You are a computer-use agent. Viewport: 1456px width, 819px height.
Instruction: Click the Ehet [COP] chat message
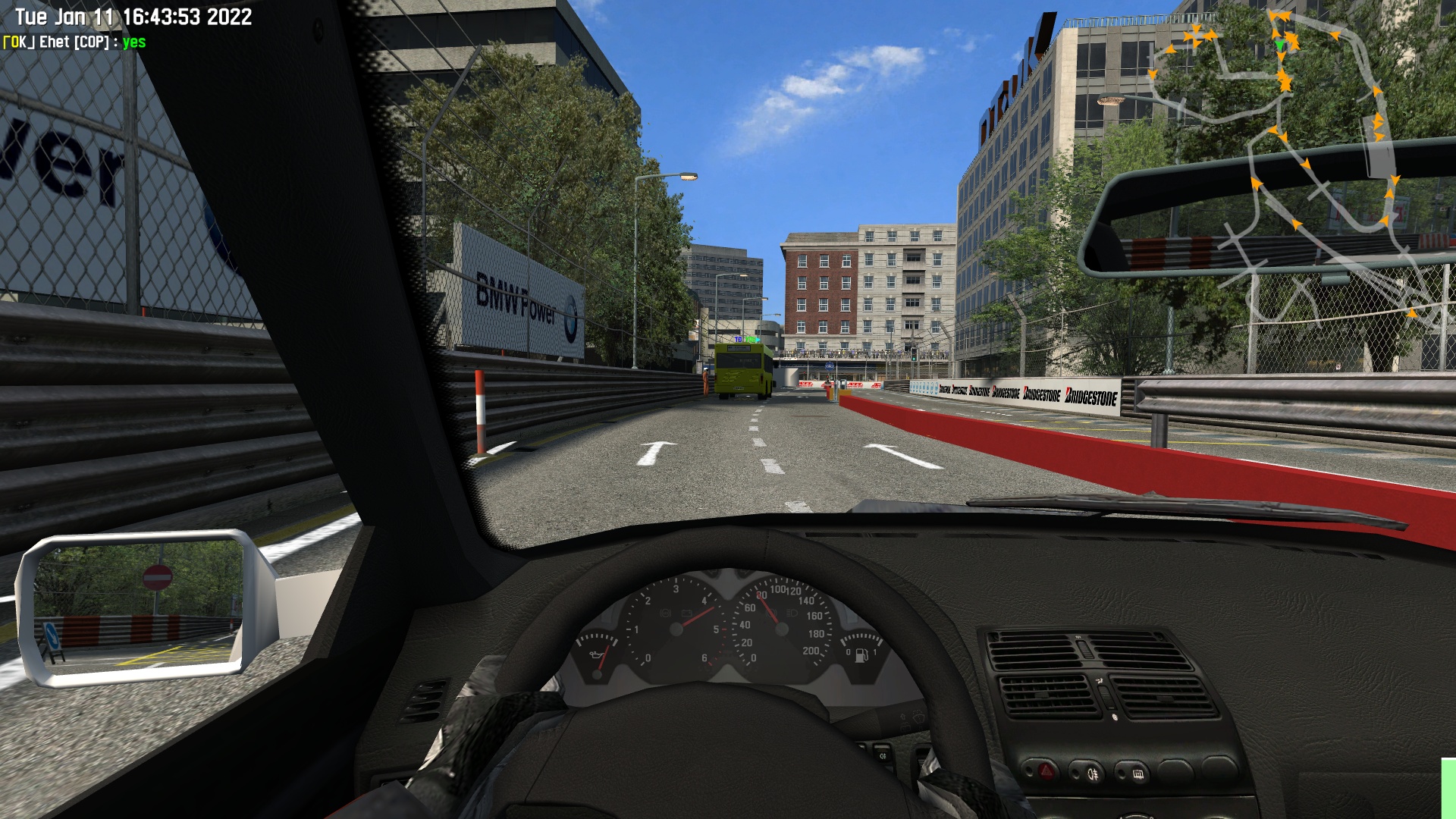(74, 42)
